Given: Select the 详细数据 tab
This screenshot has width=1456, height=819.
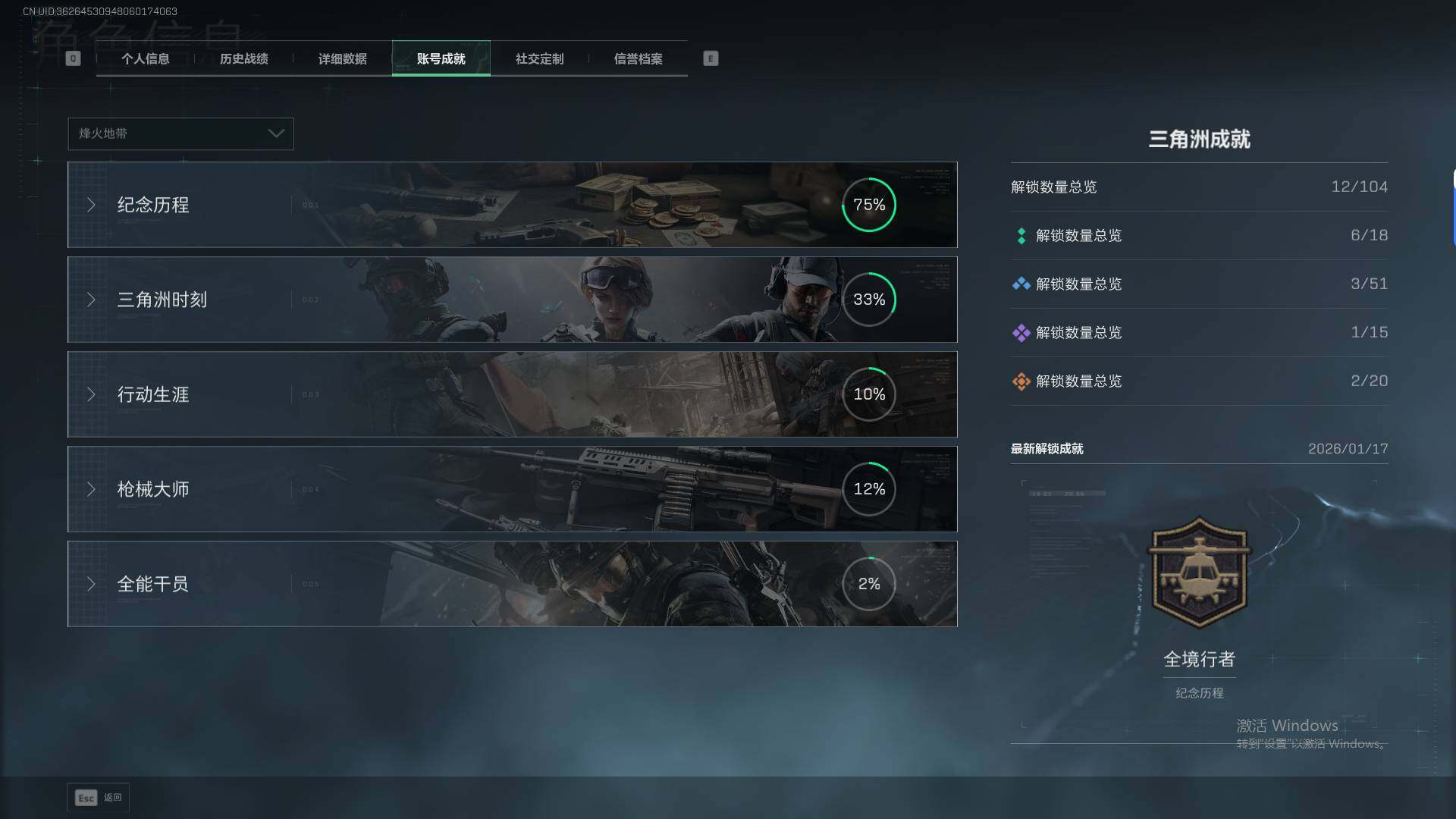Looking at the screenshot, I should pos(342,59).
